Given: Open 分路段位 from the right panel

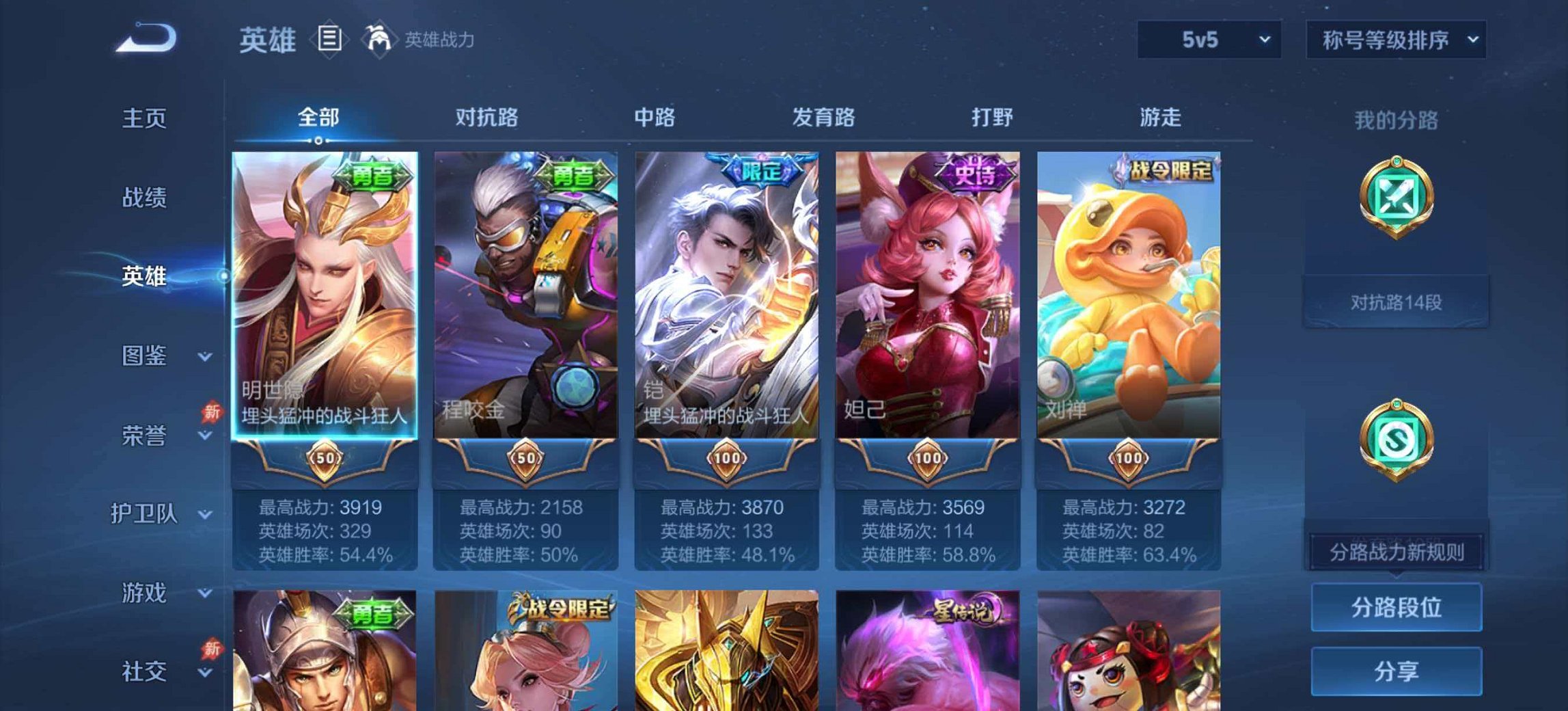Looking at the screenshot, I should coord(1397,607).
